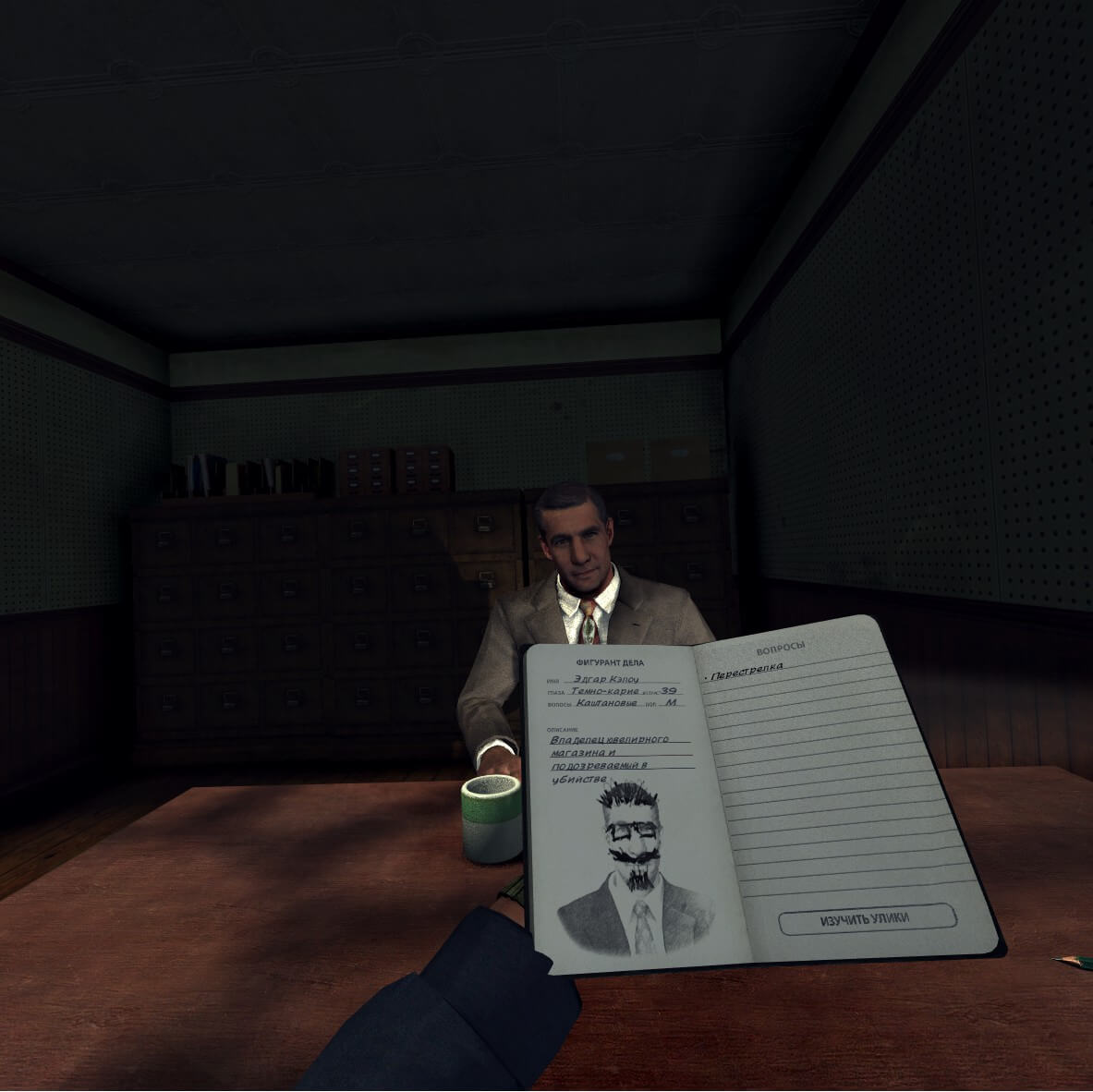Open the "Изучить улики" evidence button
The height and width of the screenshot is (1092, 1093).
click(x=865, y=917)
